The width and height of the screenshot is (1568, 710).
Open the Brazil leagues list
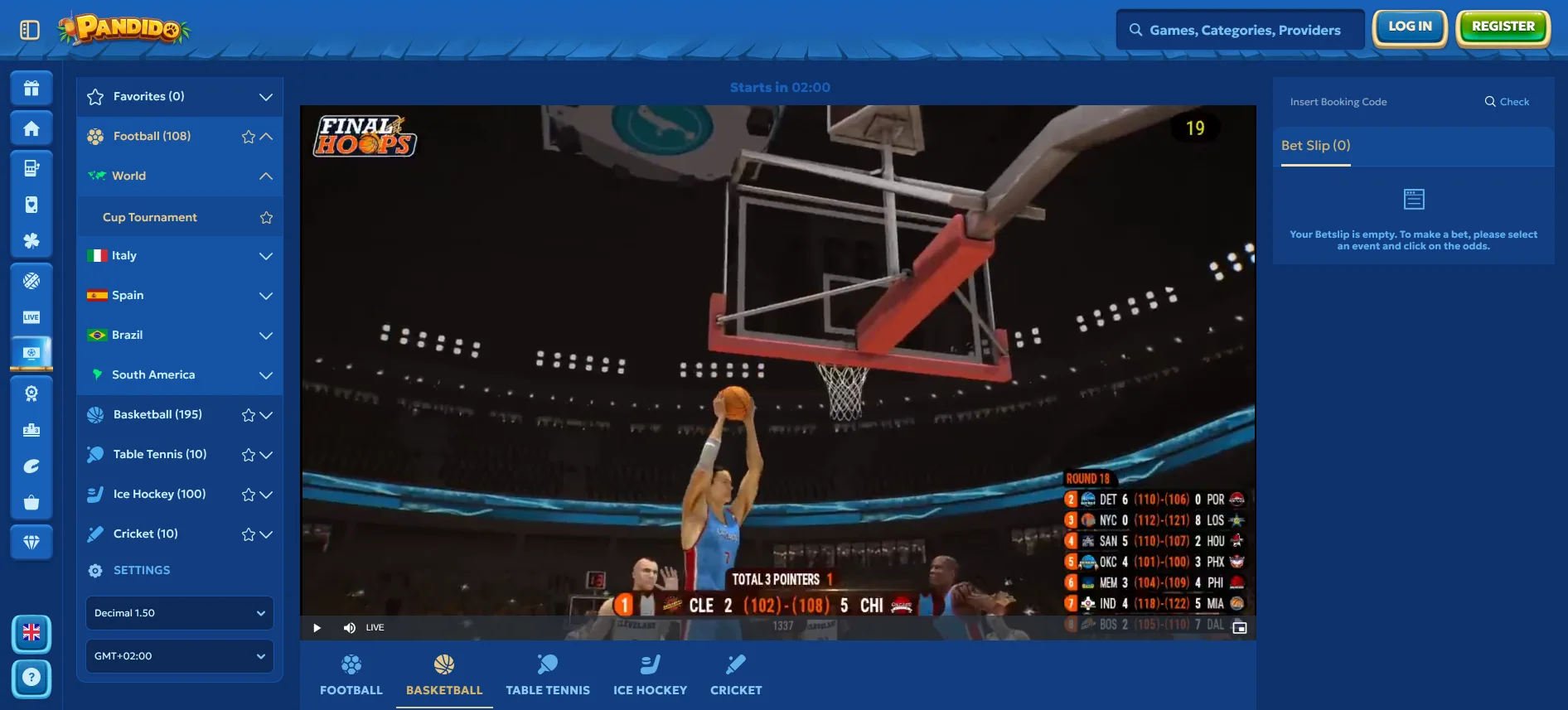point(265,336)
